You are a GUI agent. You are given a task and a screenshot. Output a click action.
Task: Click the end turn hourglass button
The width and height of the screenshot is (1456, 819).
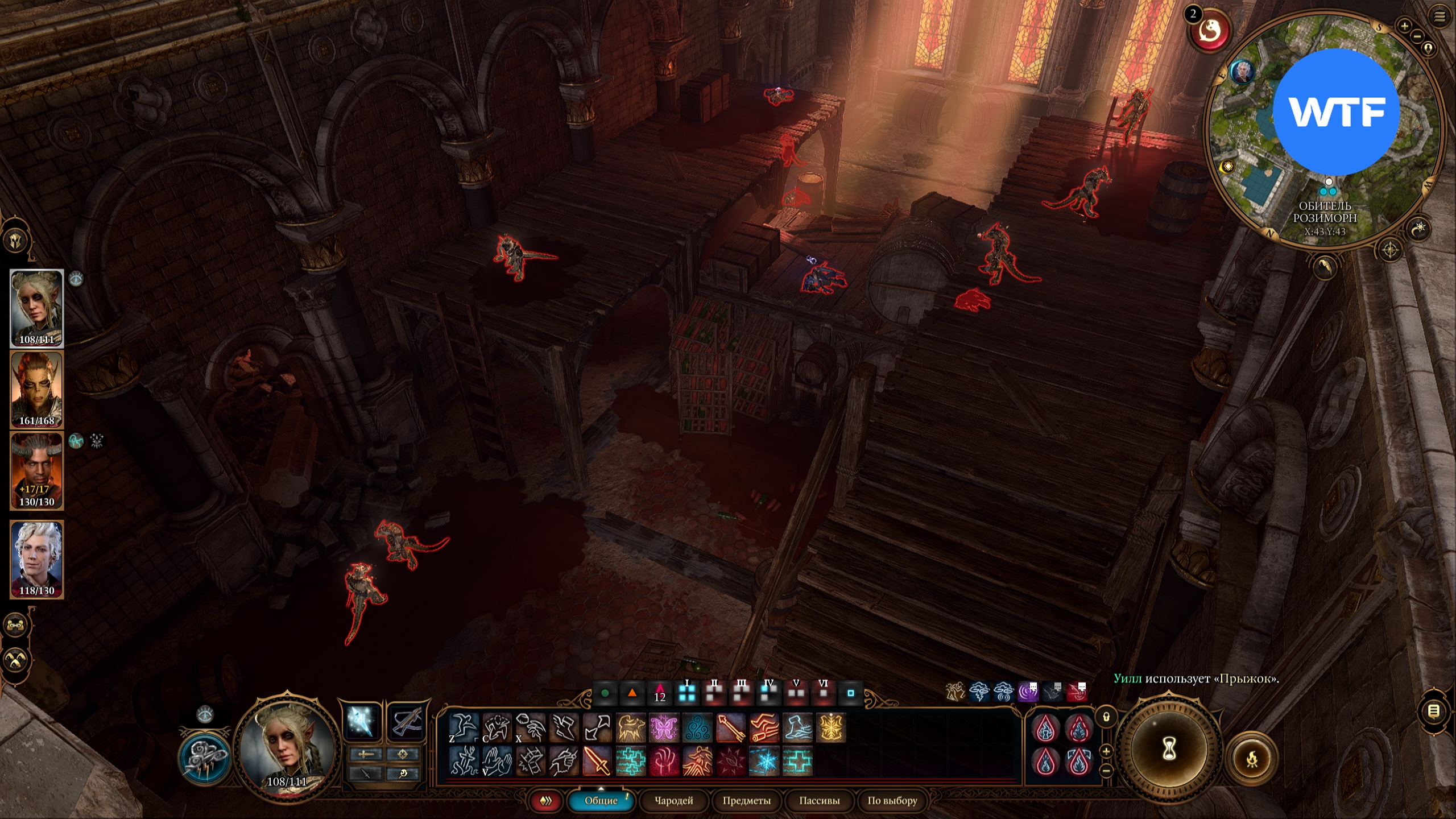pos(1169,749)
